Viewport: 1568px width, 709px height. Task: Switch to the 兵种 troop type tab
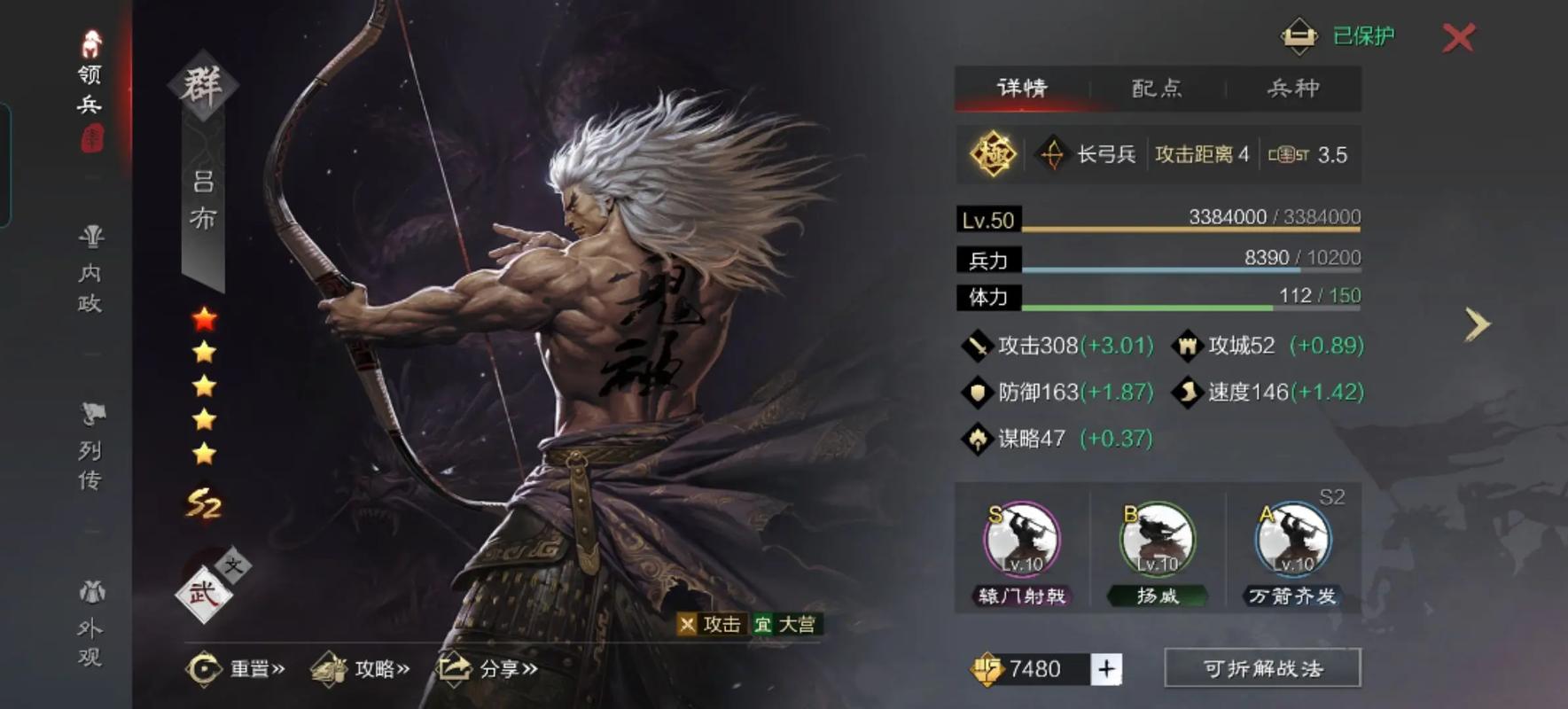[1293, 88]
